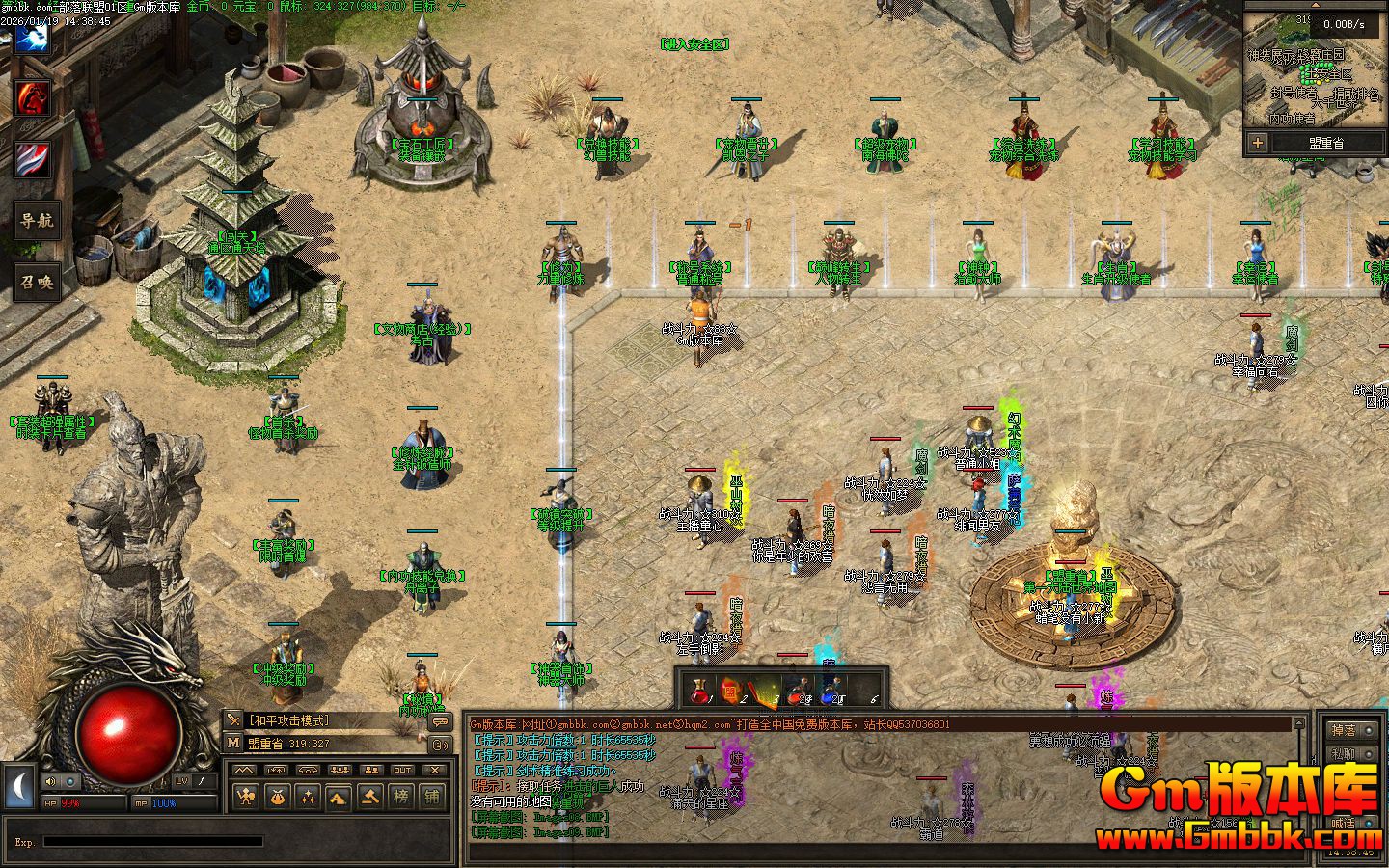
Task: Activate the blue lightning skill icon
Action: (33, 39)
